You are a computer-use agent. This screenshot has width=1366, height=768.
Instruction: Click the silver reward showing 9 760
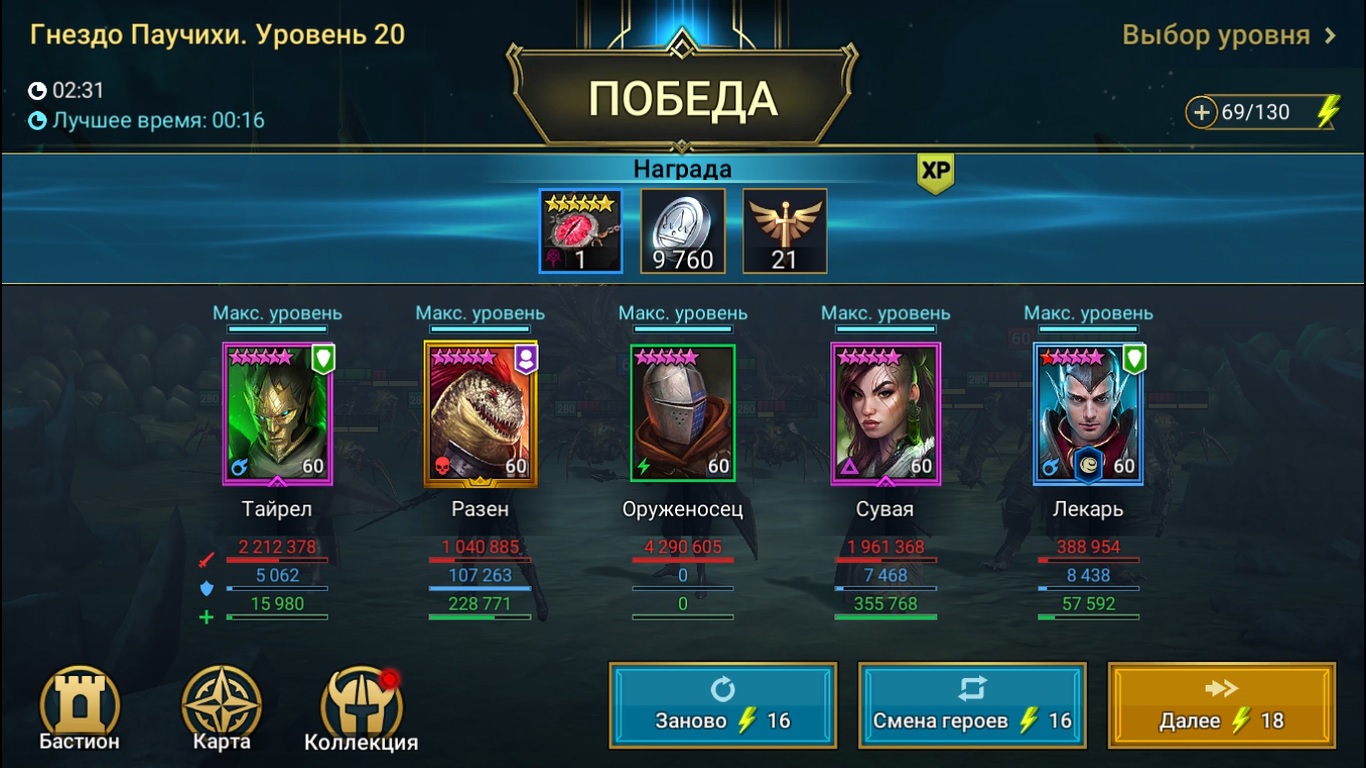point(682,230)
